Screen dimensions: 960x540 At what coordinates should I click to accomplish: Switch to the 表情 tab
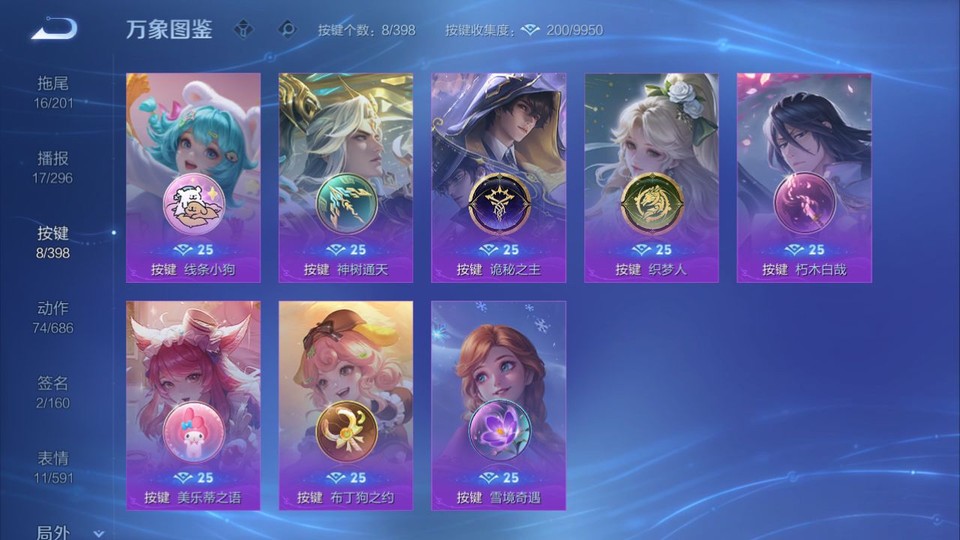[x=54, y=467]
